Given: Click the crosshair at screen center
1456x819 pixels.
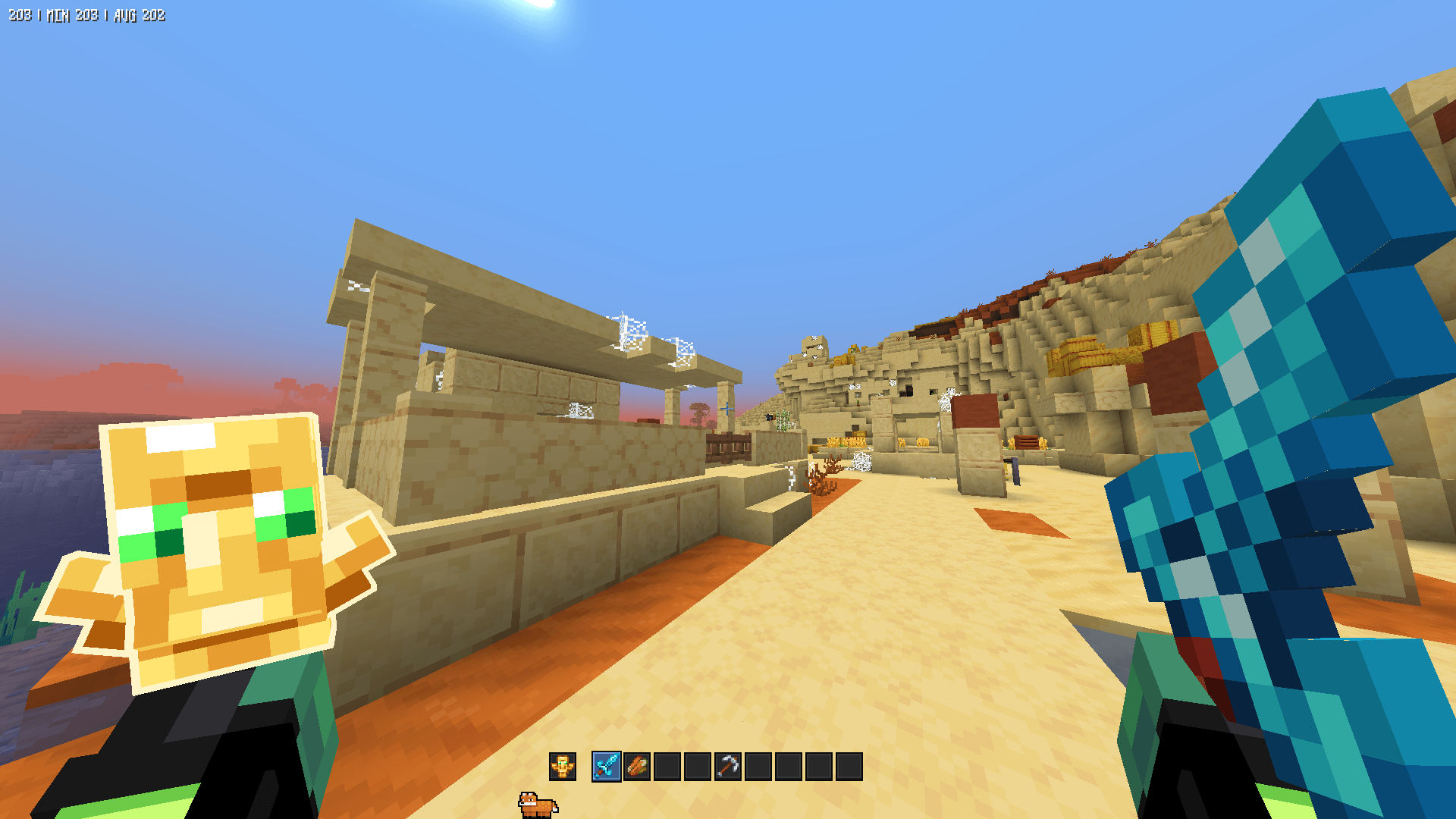Looking at the screenshot, I should pos(728,409).
